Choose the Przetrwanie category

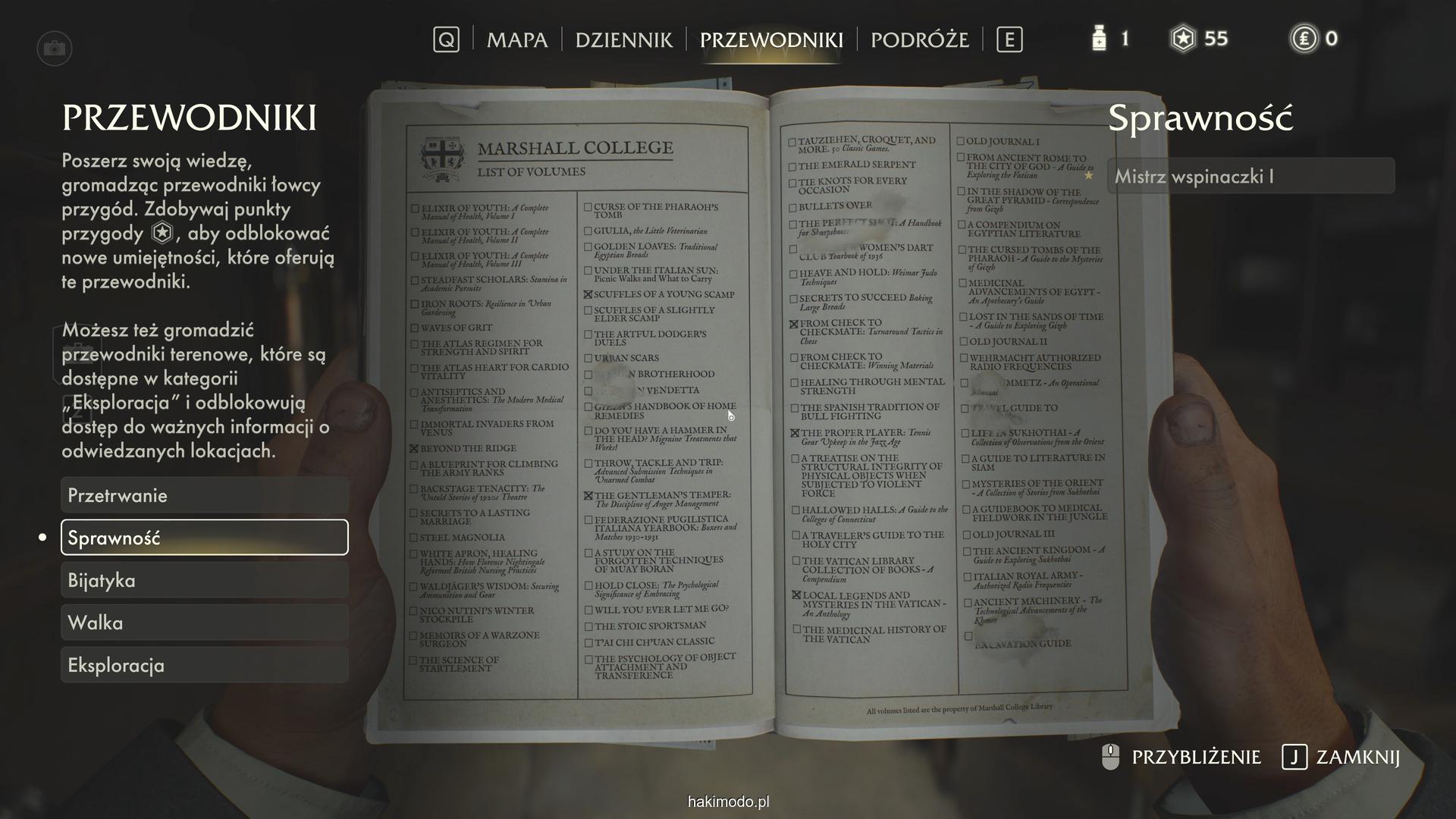coord(204,495)
